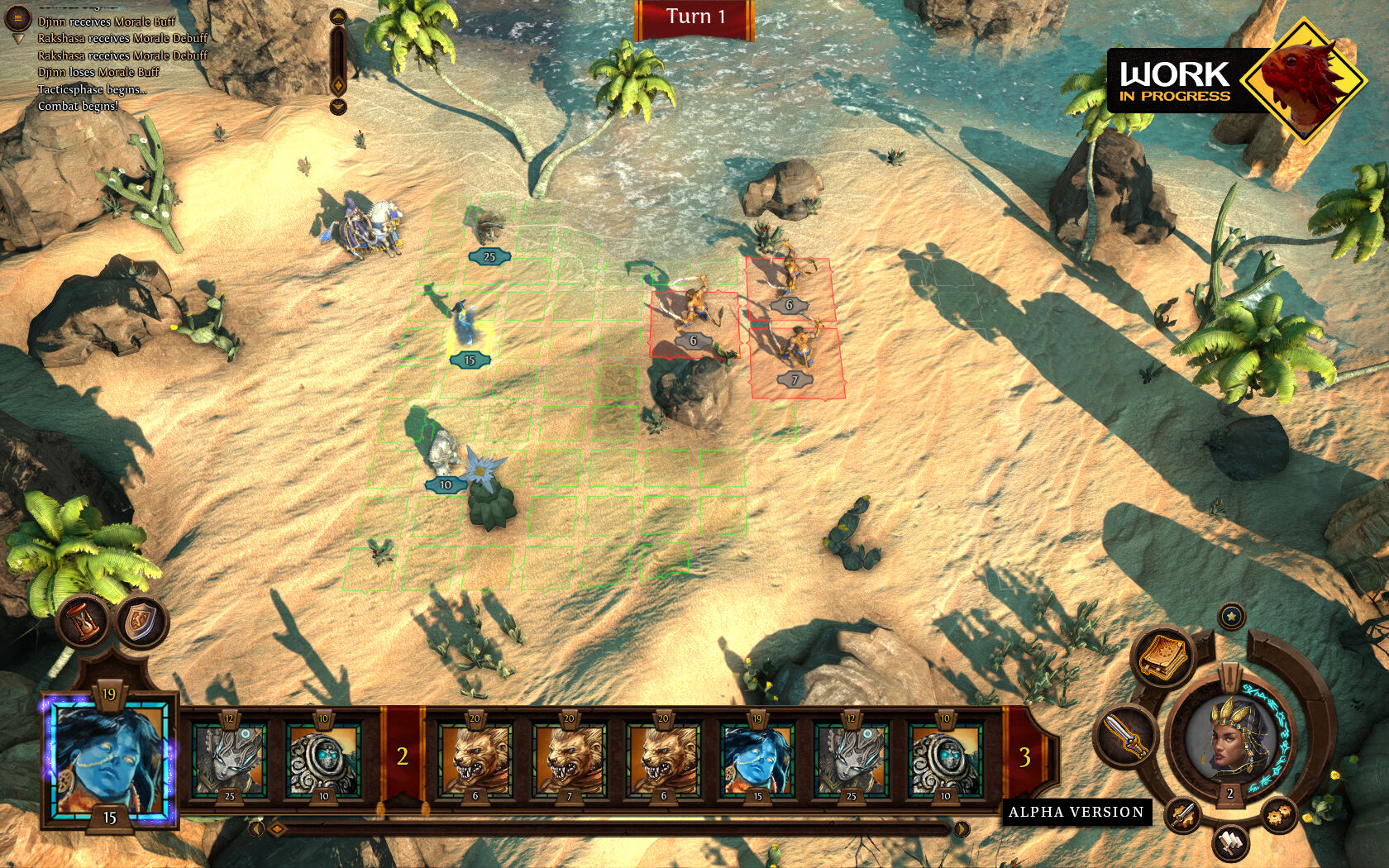
Task: Select the Djinn unit stack of 15
Action: (x=466, y=327)
